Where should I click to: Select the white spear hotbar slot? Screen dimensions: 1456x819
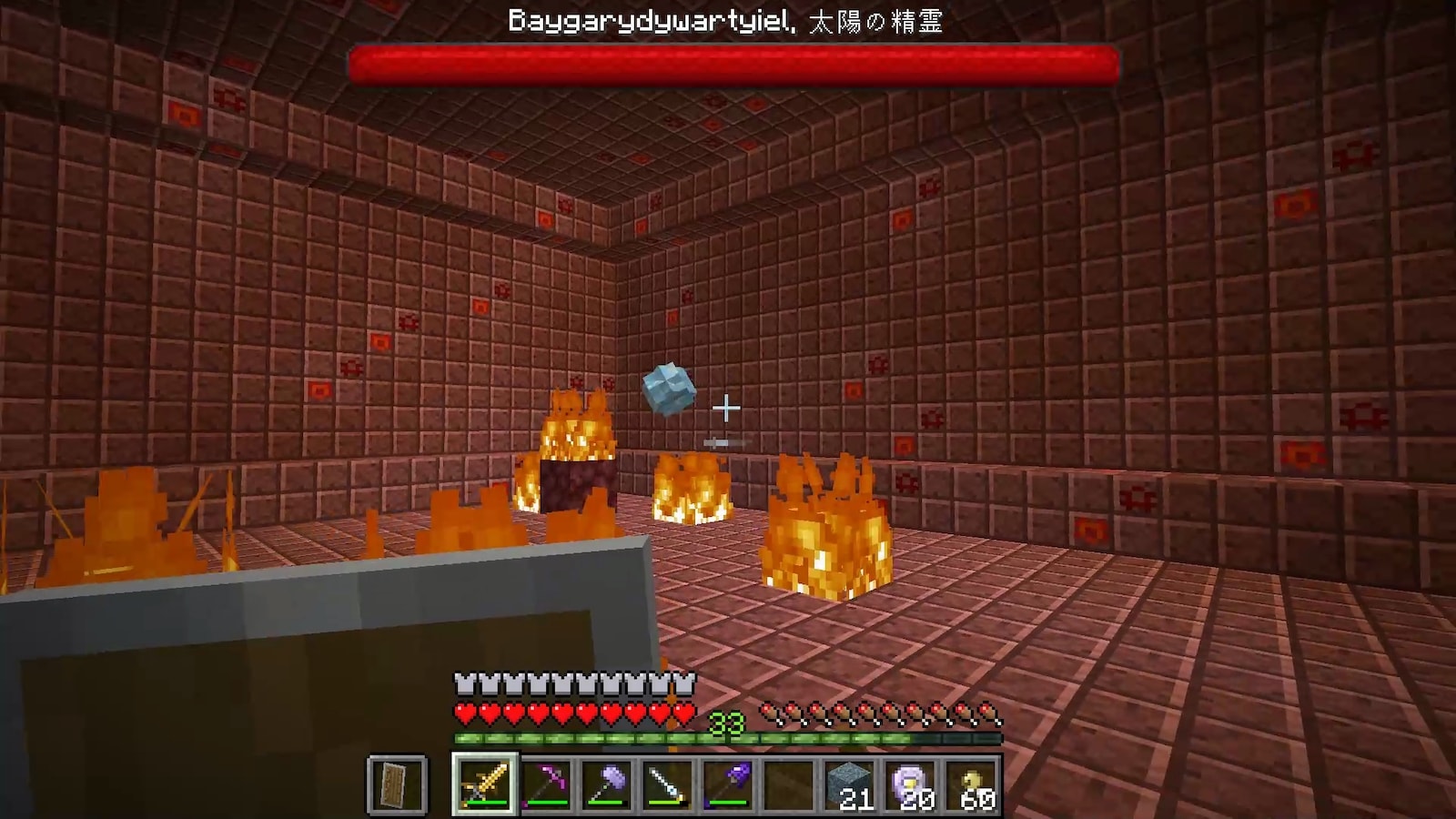pos(667,784)
